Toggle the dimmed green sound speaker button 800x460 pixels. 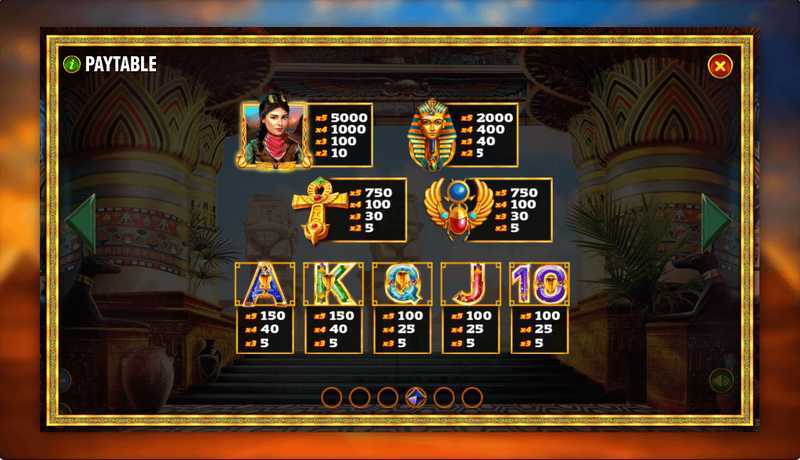[721, 380]
